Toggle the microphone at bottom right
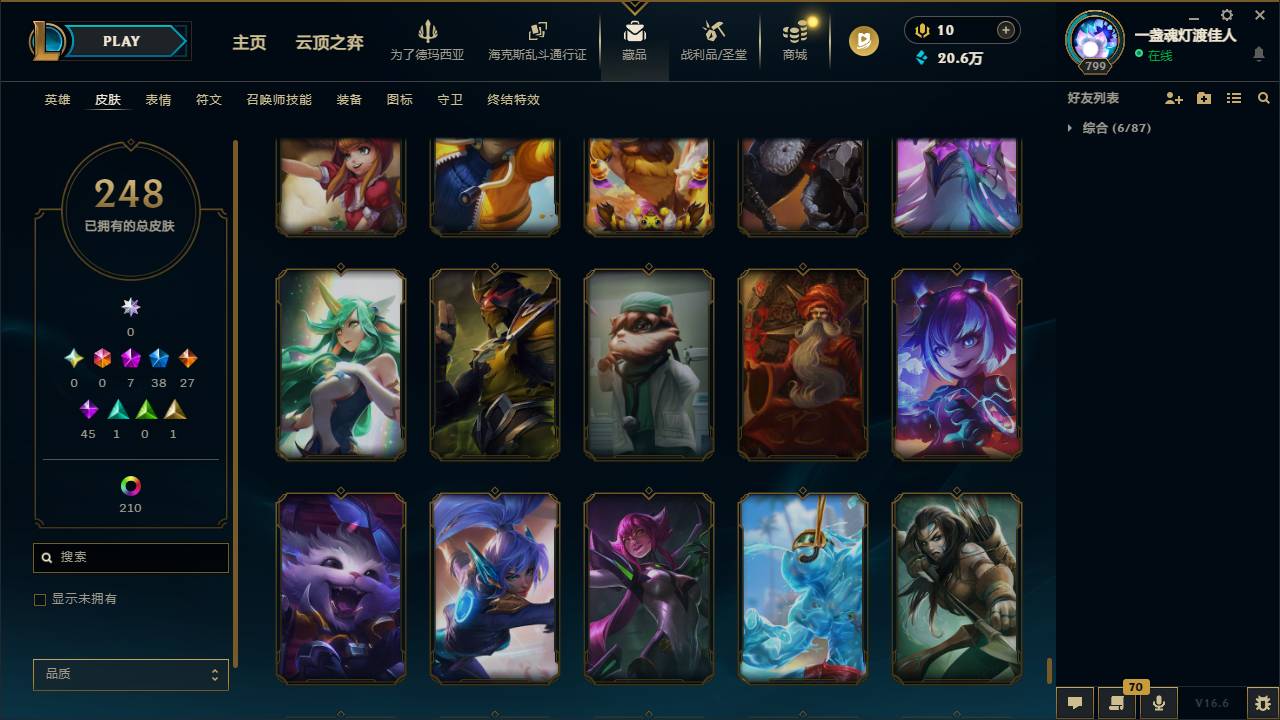 tap(1158, 703)
